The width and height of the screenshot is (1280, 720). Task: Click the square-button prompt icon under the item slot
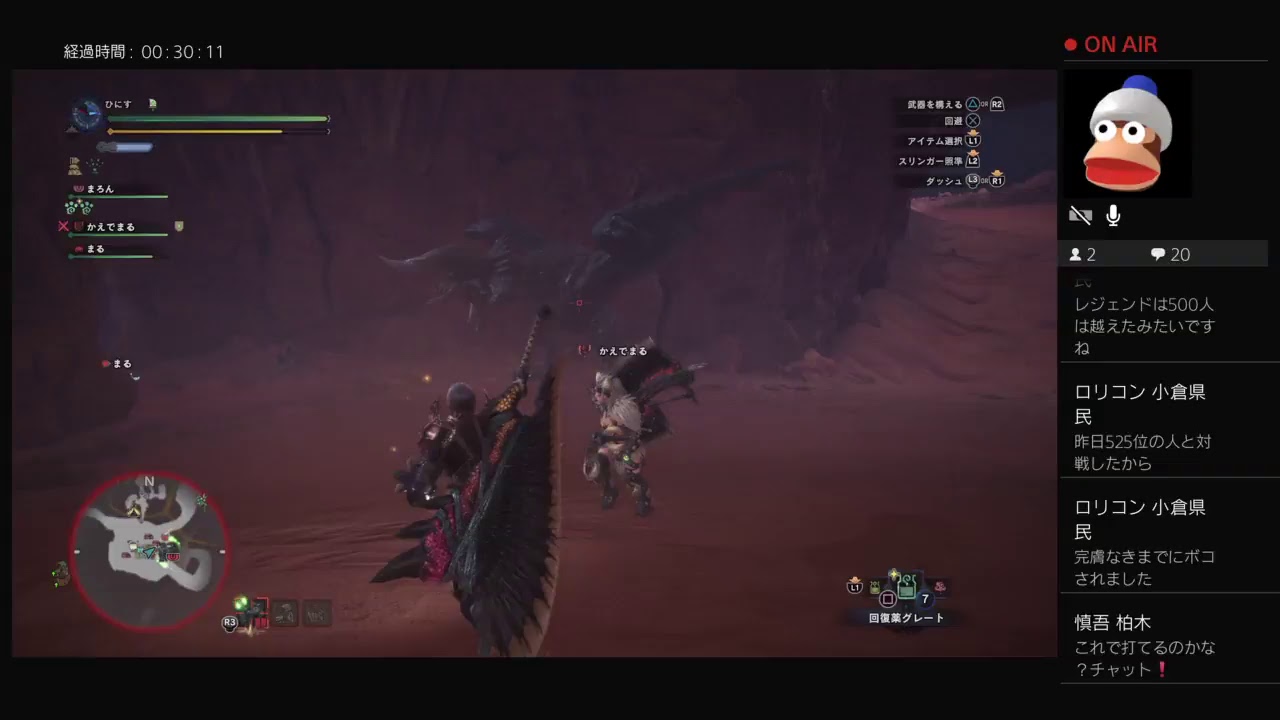pos(887,597)
